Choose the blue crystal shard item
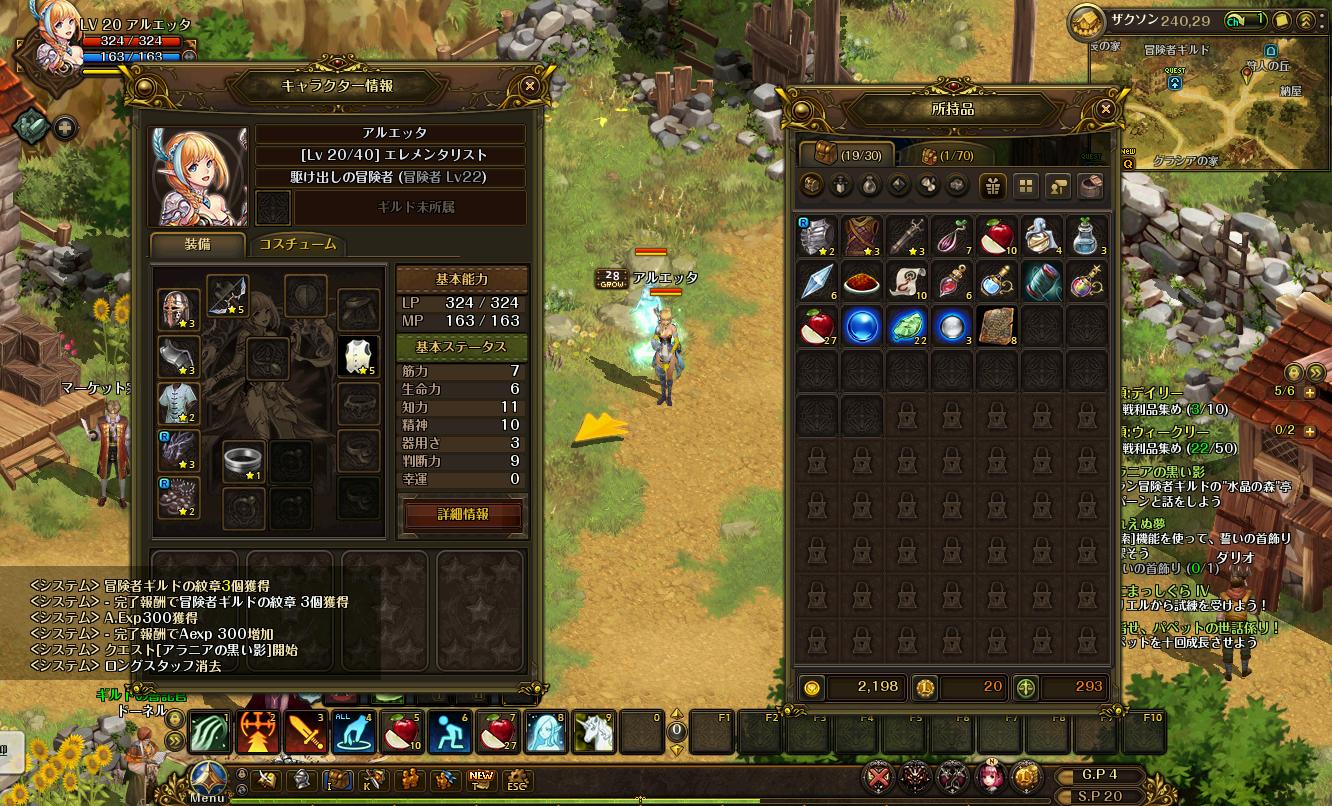Viewport: 1332px width, 806px height. coord(816,282)
